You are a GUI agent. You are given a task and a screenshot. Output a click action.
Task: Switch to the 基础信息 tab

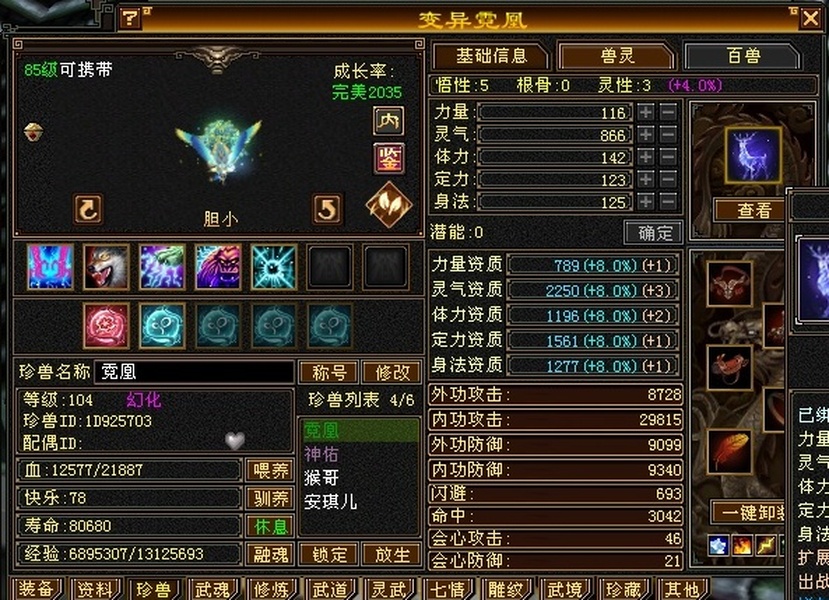tap(490, 56)
